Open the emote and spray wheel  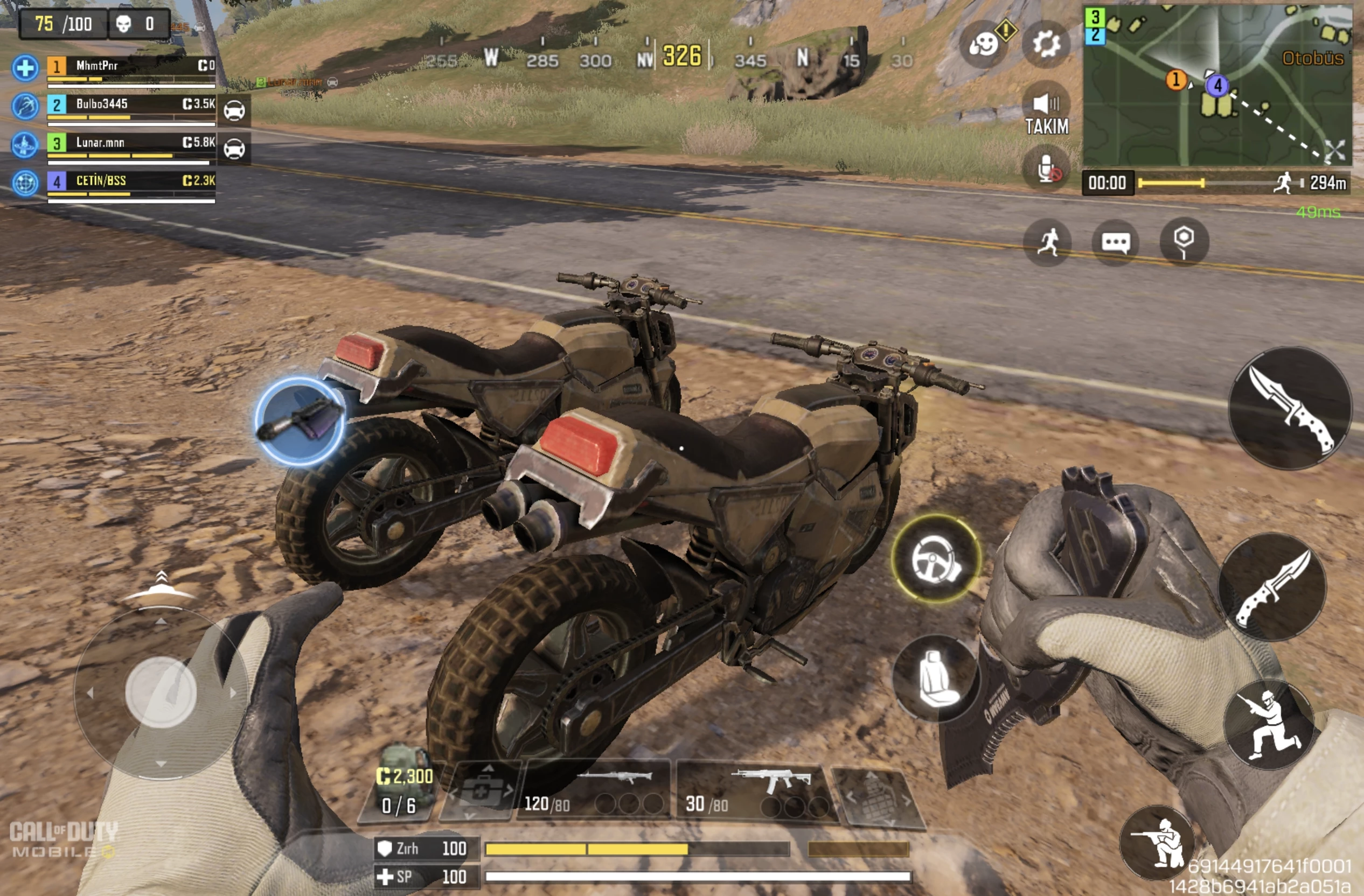(984, 44)
